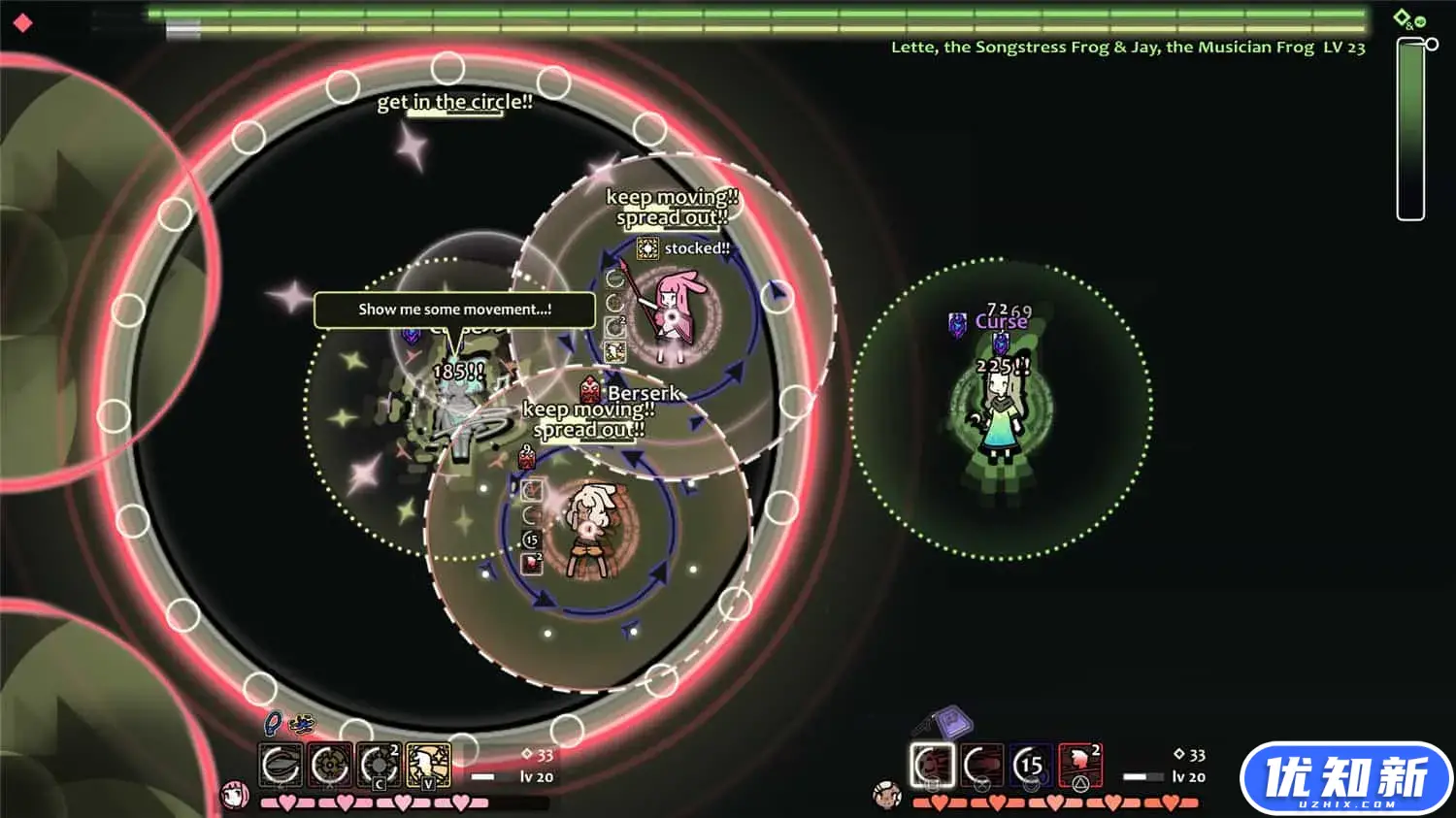Inspect the blue and yellow winged loot item
Viewport: 1456px width, 818px height.
pos(302,723)
